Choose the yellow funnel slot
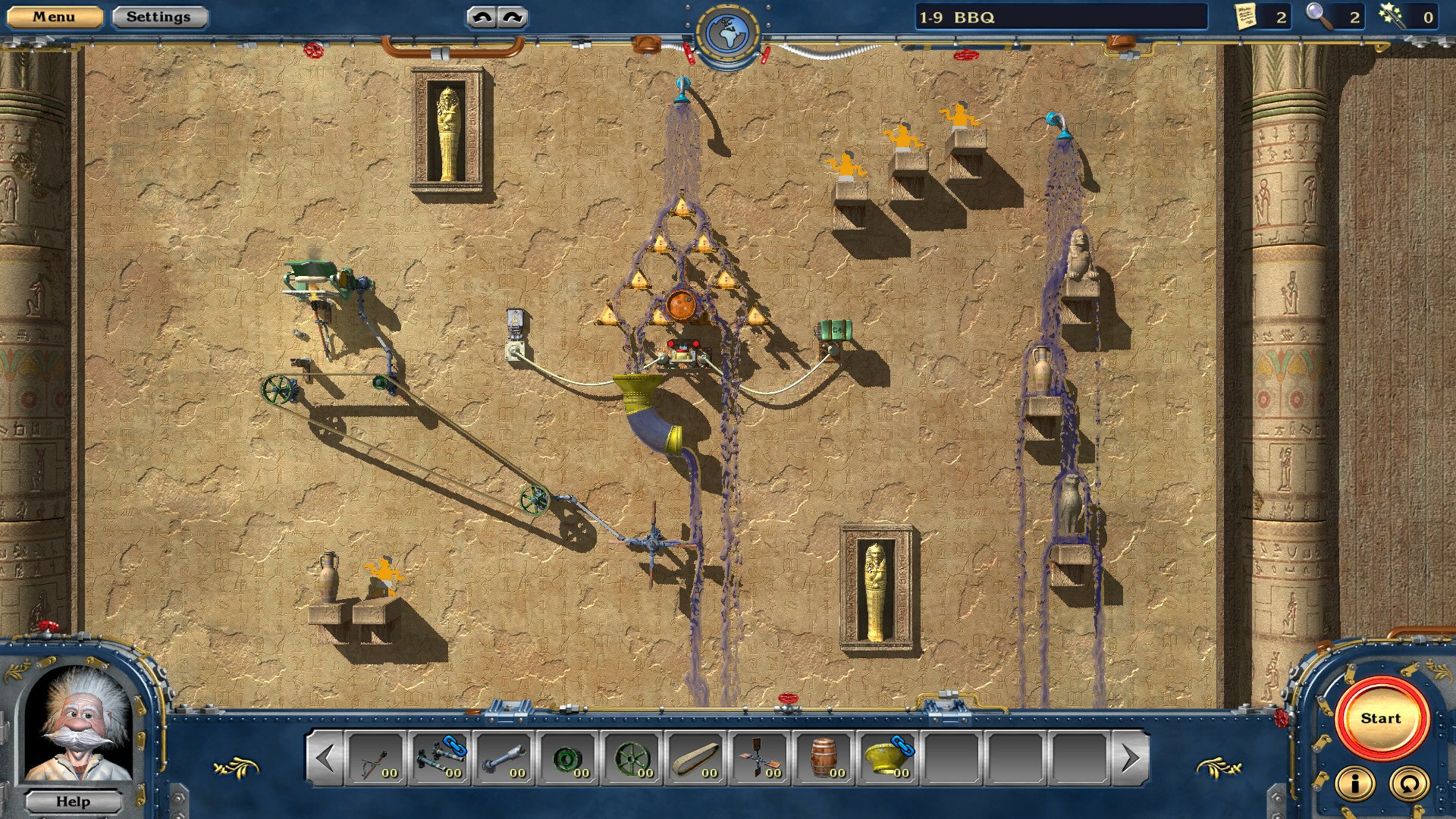The image size is (1456, 819). [887, 758]
